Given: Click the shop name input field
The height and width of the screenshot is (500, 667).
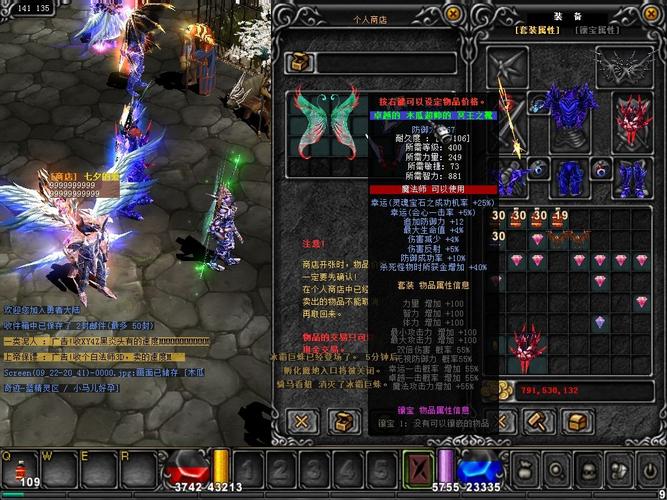Looking at the screenshot, I should [x=385, y=63].
